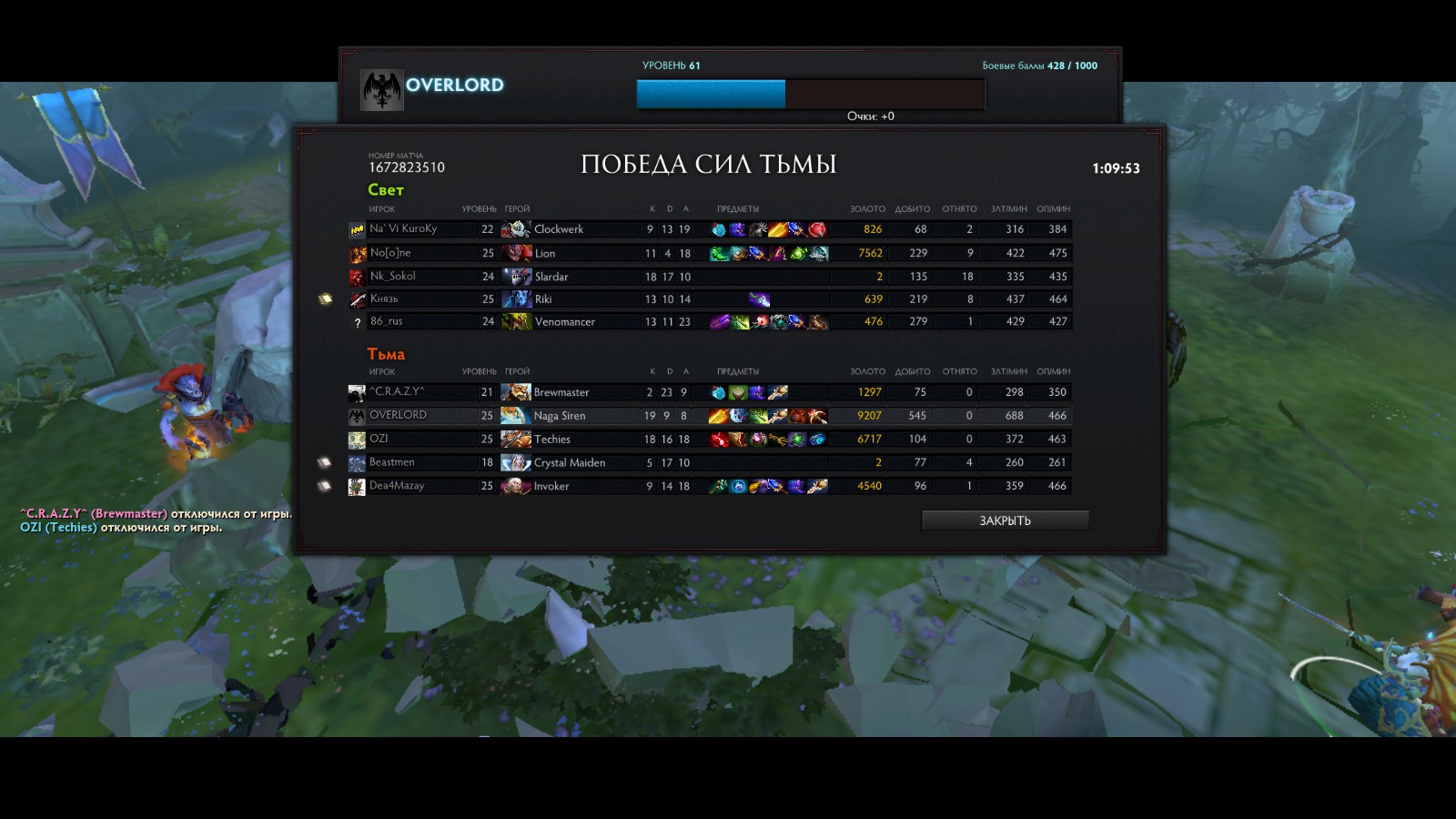Select the Techies hero portrait
Image resolution: width=1456 pixels, height=819 pixels.
[516, 439]
